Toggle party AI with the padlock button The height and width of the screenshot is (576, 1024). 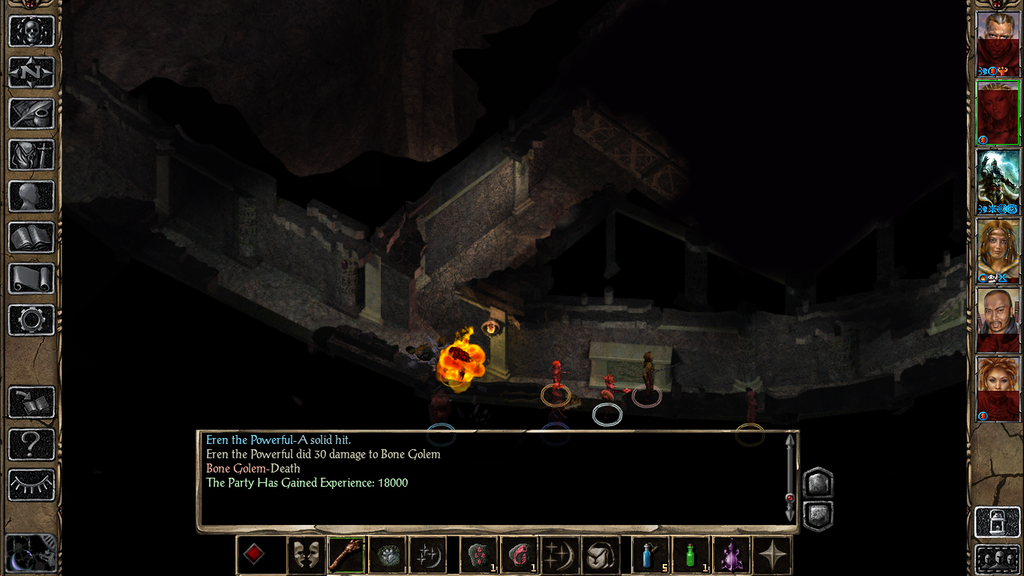pos(998,521)
